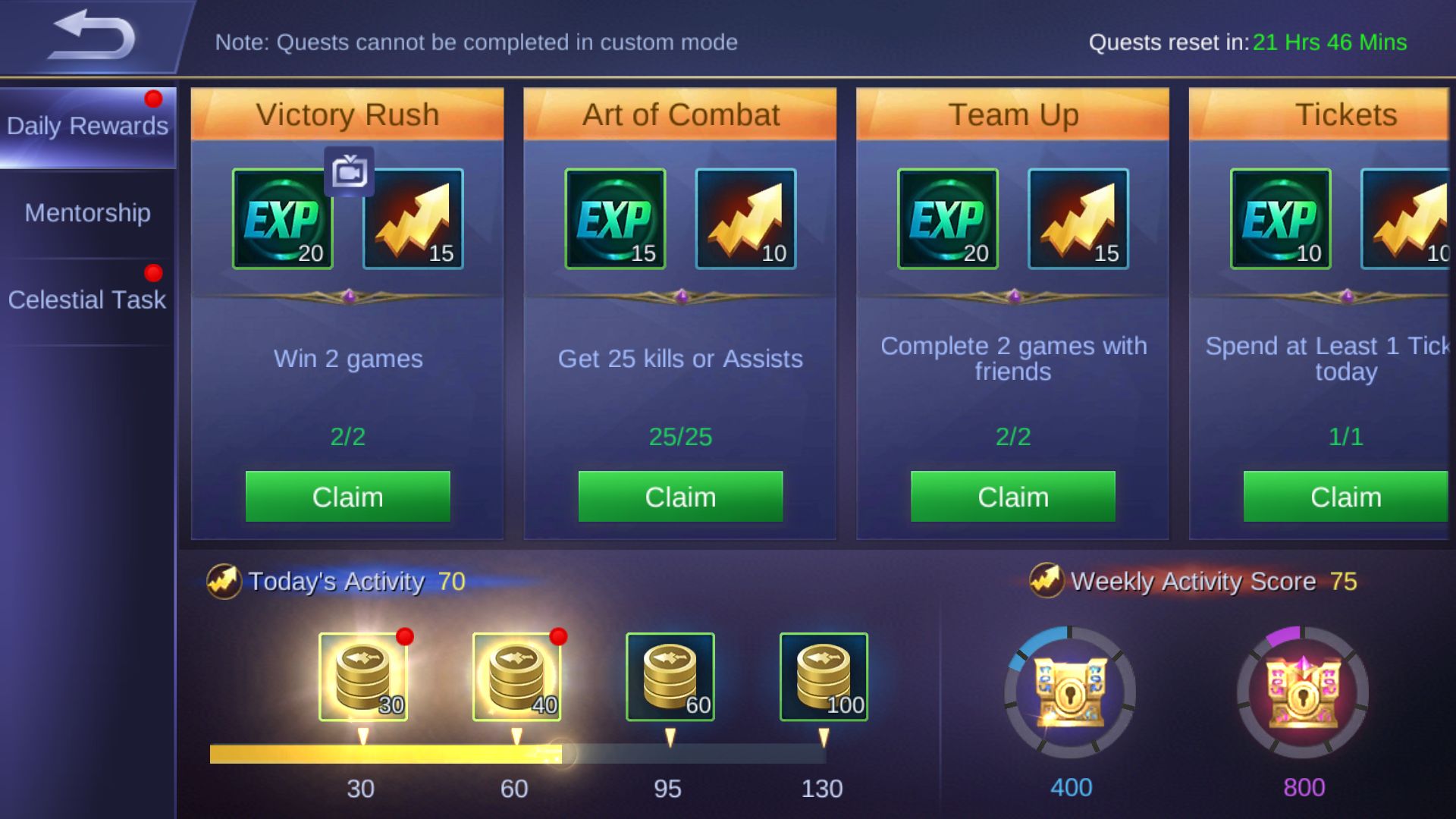Click the activity points icon on Art of Combat
This screenshot has width=1456, height=819.
[745, 220]
